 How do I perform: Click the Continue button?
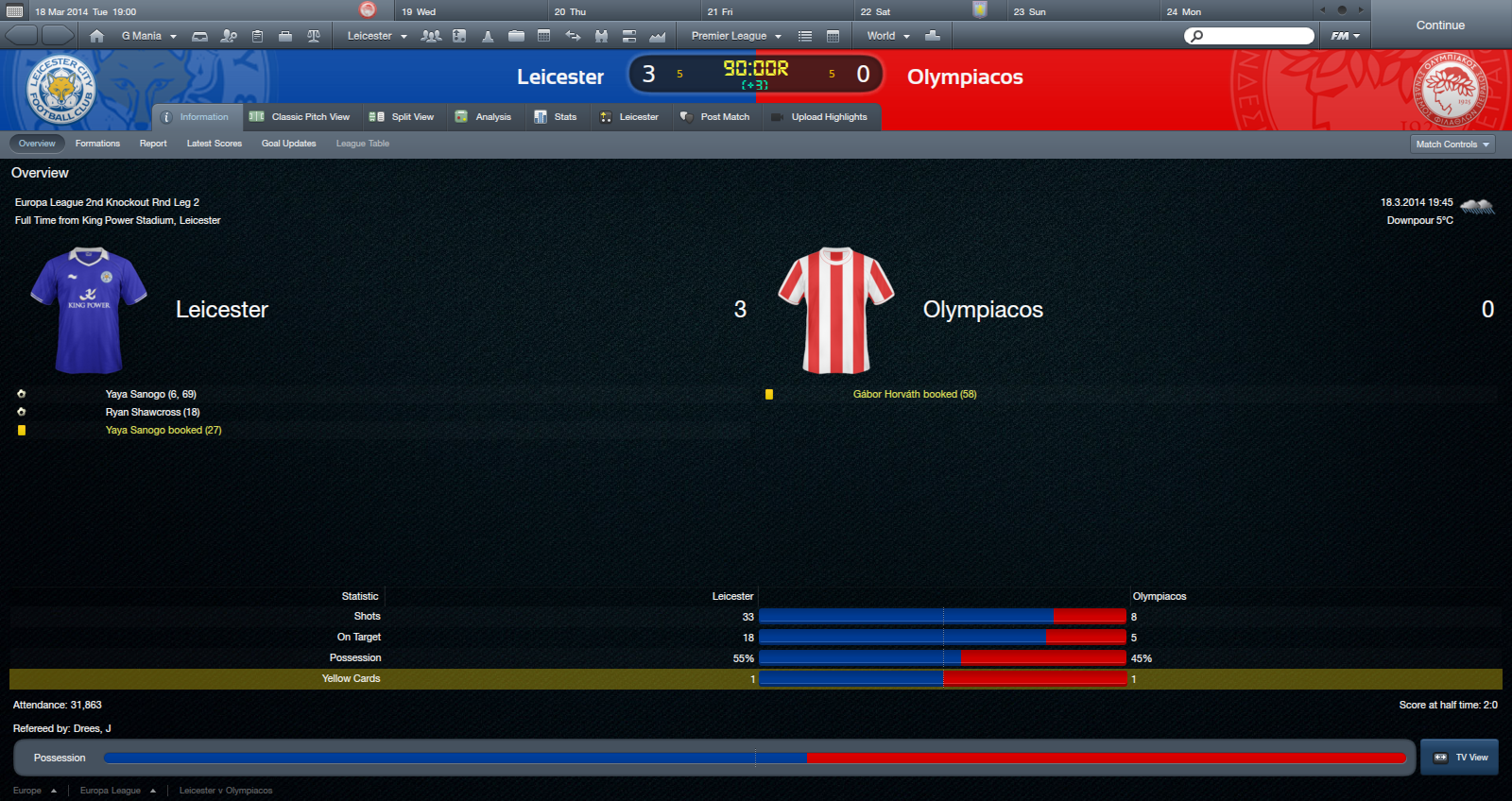click(1439, 26)
